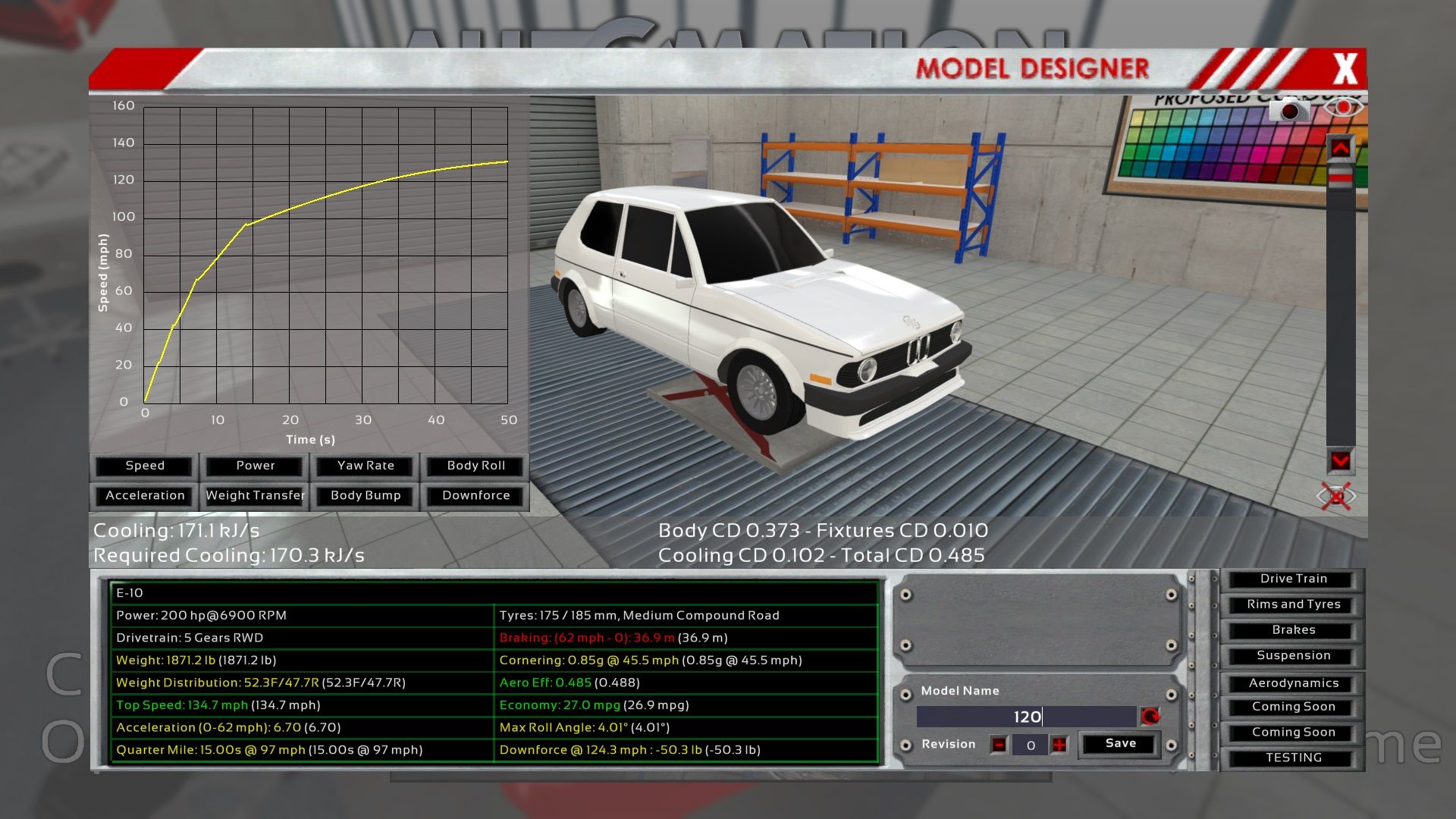The height and width of the screenshot is (819, 1456).
Task: Open the Acceleration graph
Action: (x=145, y=495)
